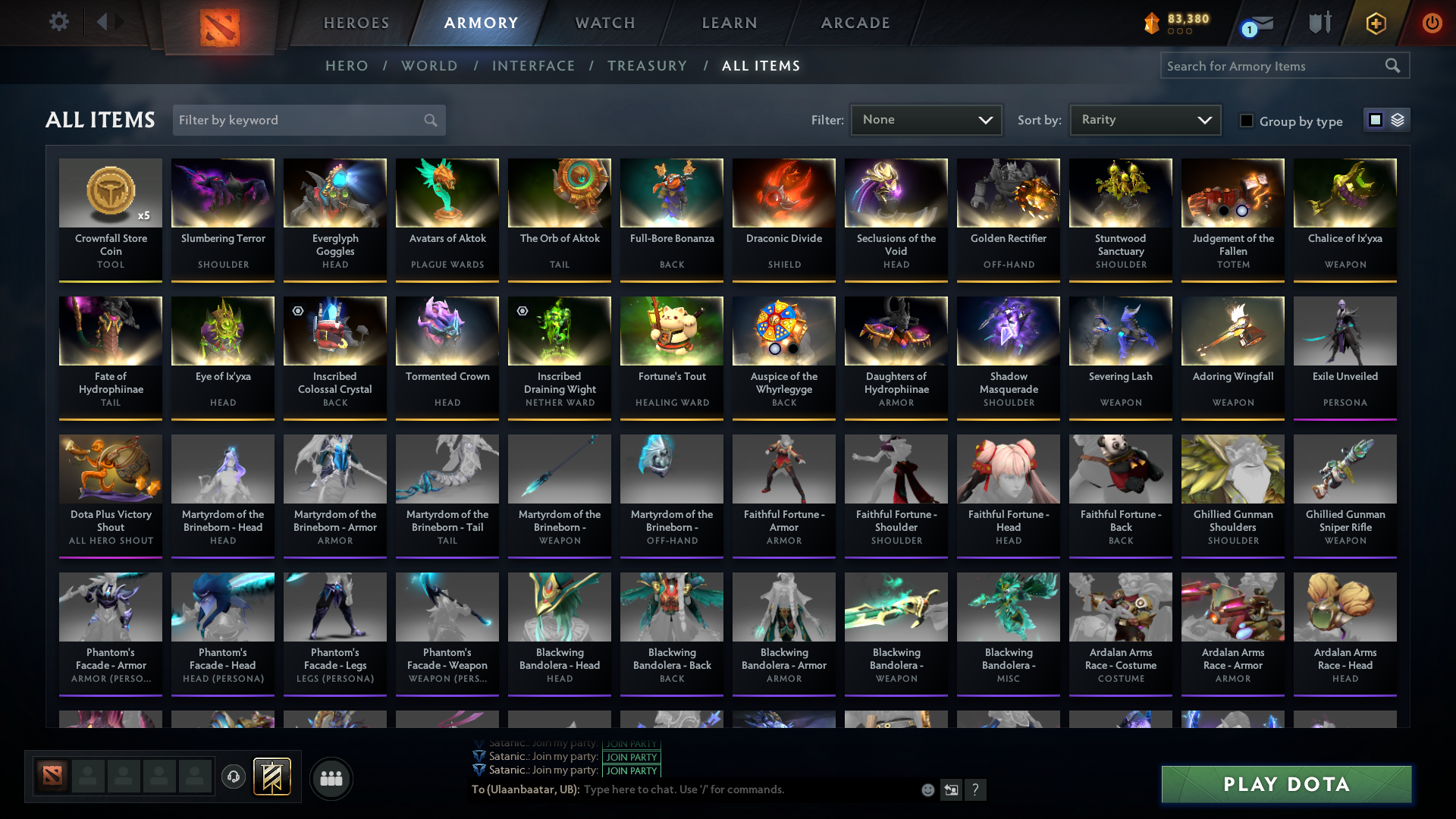Toggle the stacked layers view mode

(1397, 120)
